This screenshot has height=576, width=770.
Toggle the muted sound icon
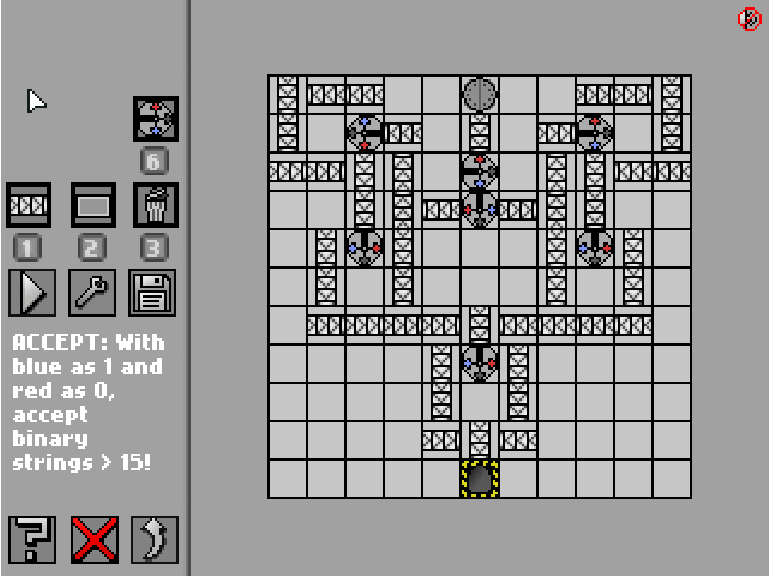click(x=749, y=19)
